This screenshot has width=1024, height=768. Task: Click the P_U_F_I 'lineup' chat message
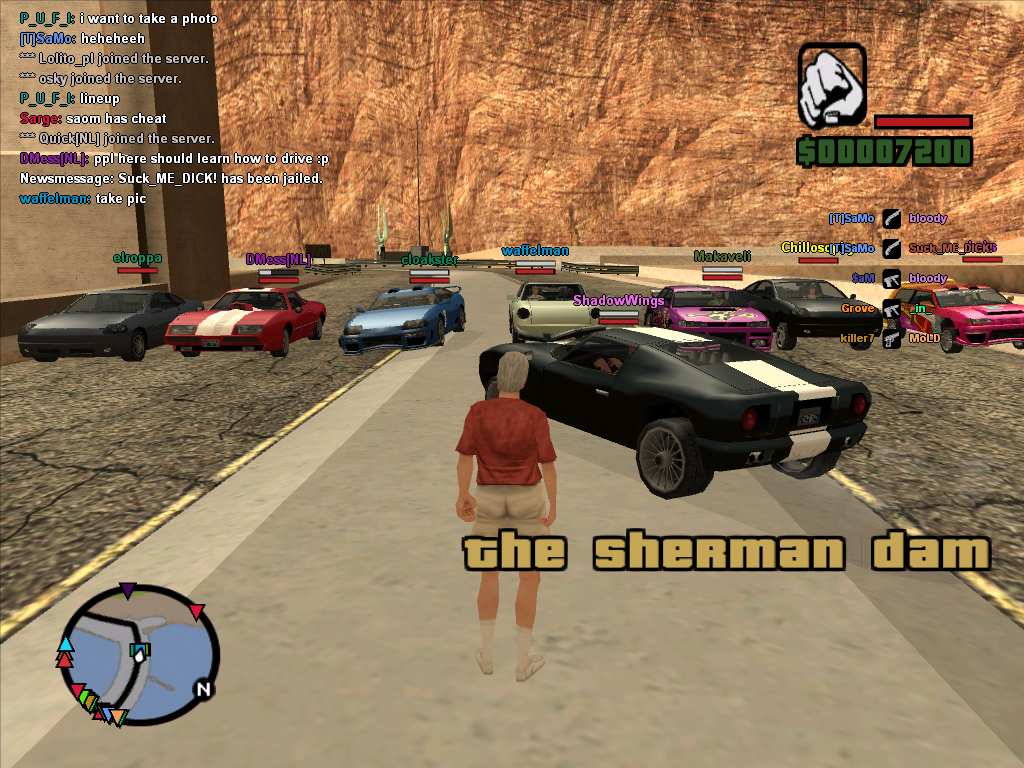70,99
